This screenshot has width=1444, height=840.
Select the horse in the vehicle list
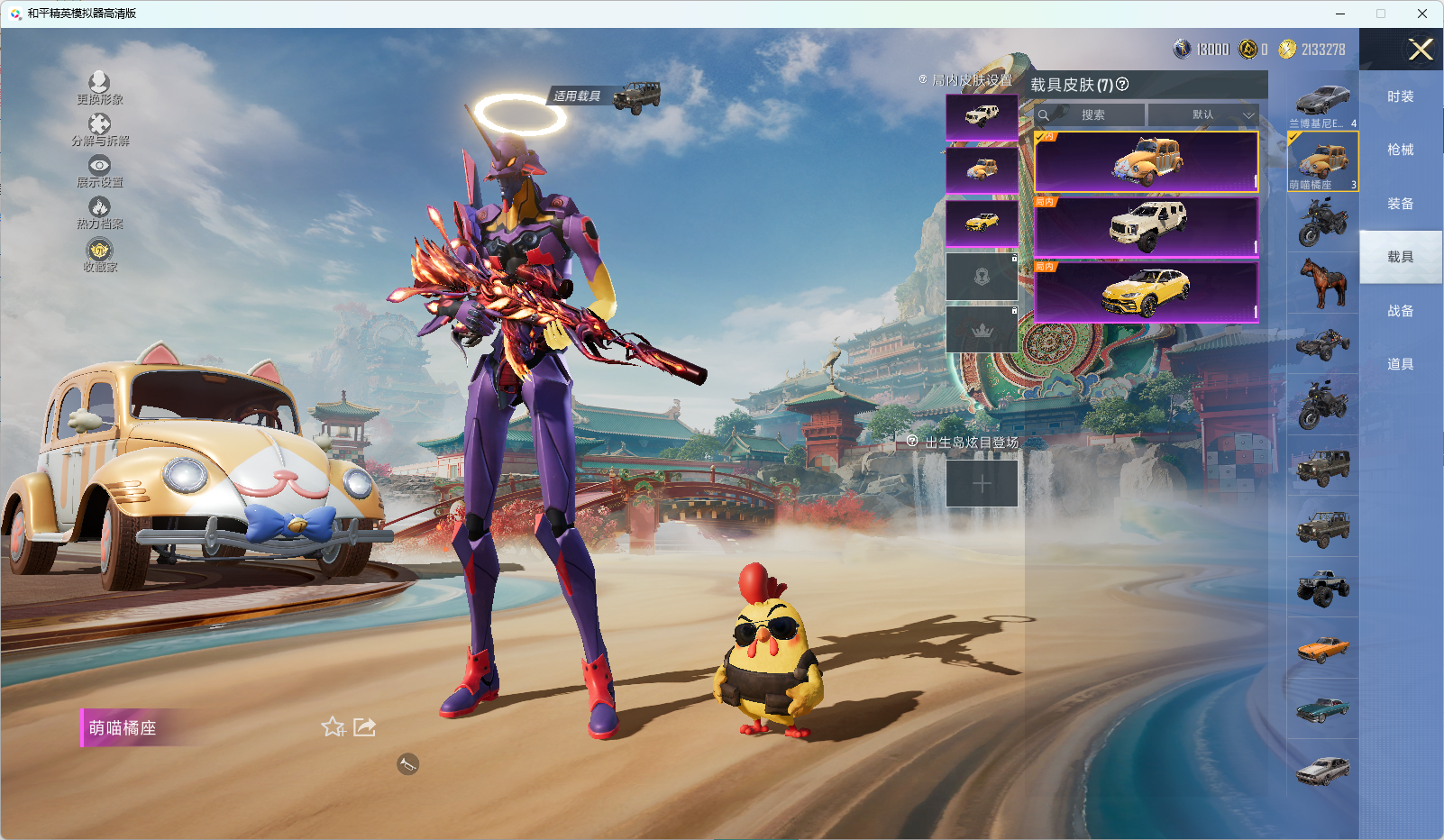click(x=1322, y=282)
